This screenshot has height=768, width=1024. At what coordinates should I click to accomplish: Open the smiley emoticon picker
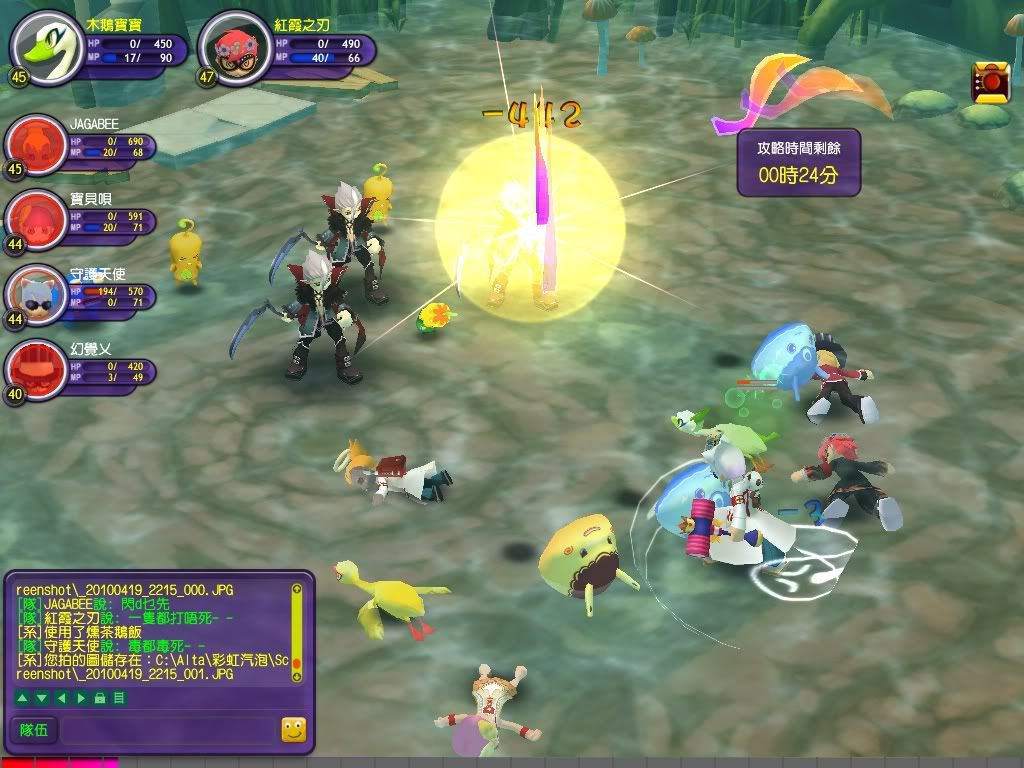pyautogui.click(x=293, y=730)
